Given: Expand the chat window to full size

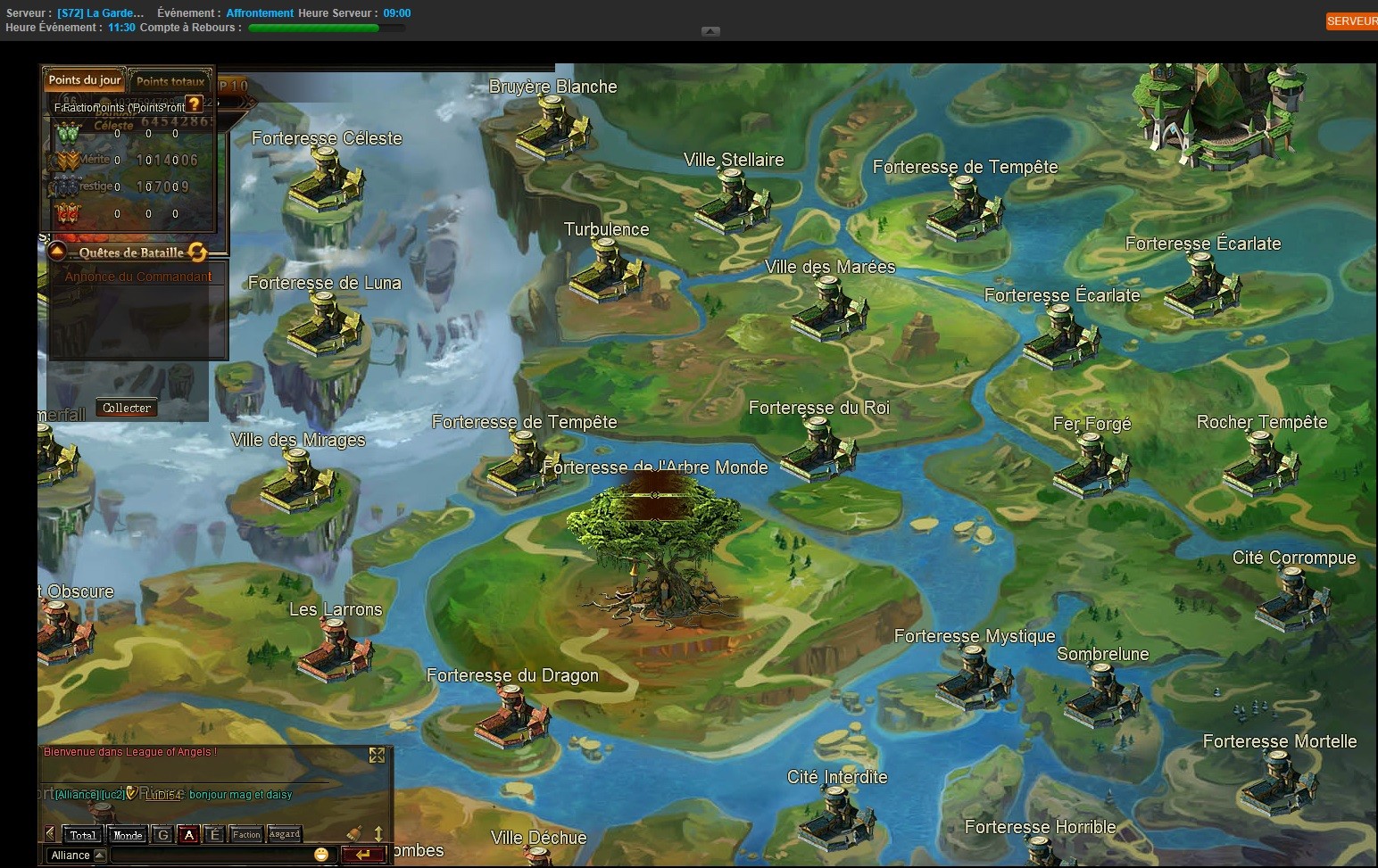Looking at the screenshot, I should click(377, 756).
